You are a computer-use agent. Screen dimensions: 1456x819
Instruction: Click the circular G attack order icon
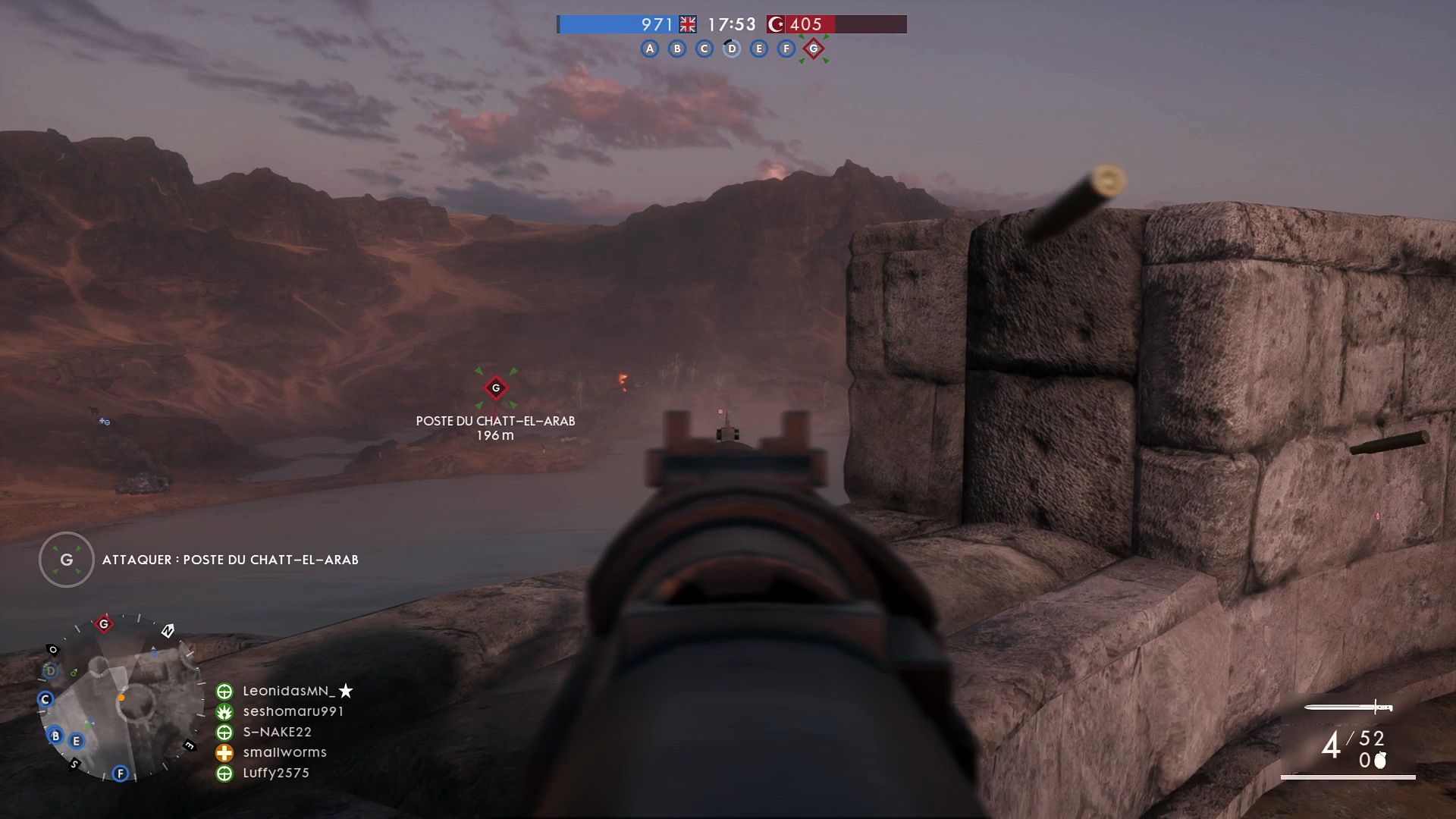point(67,560)
